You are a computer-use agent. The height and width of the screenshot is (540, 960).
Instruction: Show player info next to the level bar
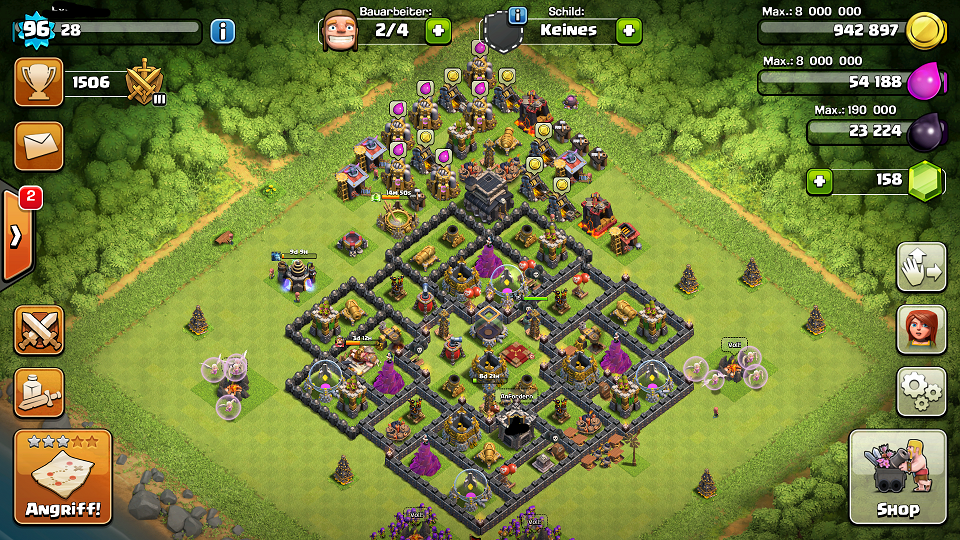[x=223, y=31]
